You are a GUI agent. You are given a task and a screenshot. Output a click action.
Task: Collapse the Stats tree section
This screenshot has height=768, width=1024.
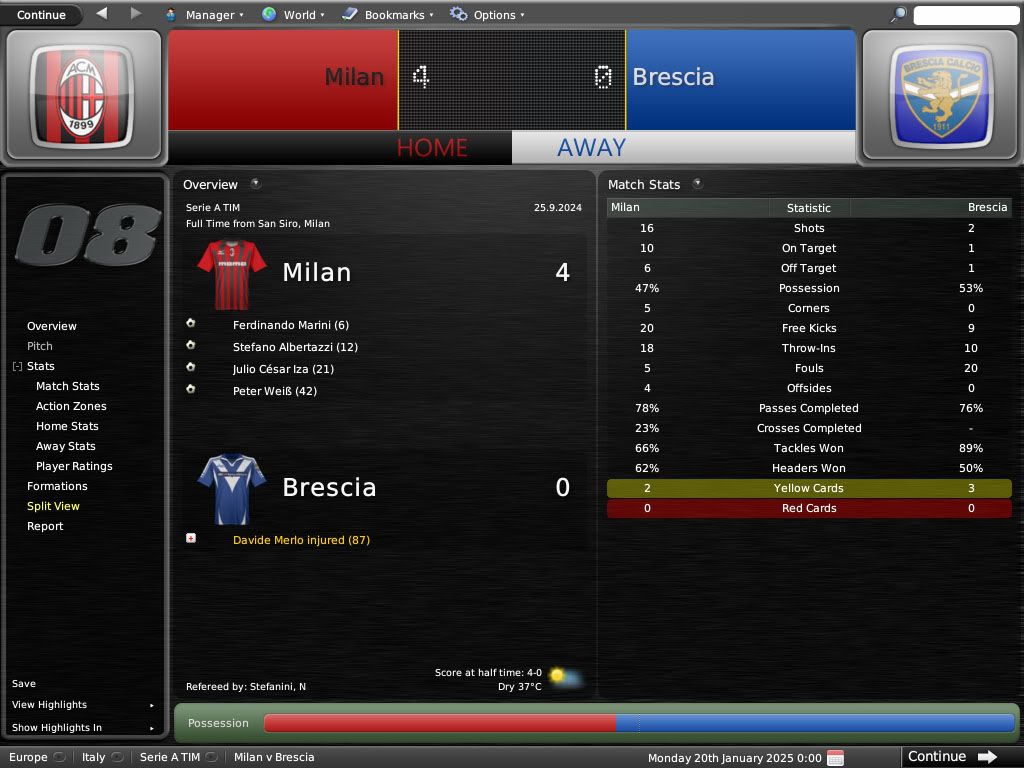17,367
